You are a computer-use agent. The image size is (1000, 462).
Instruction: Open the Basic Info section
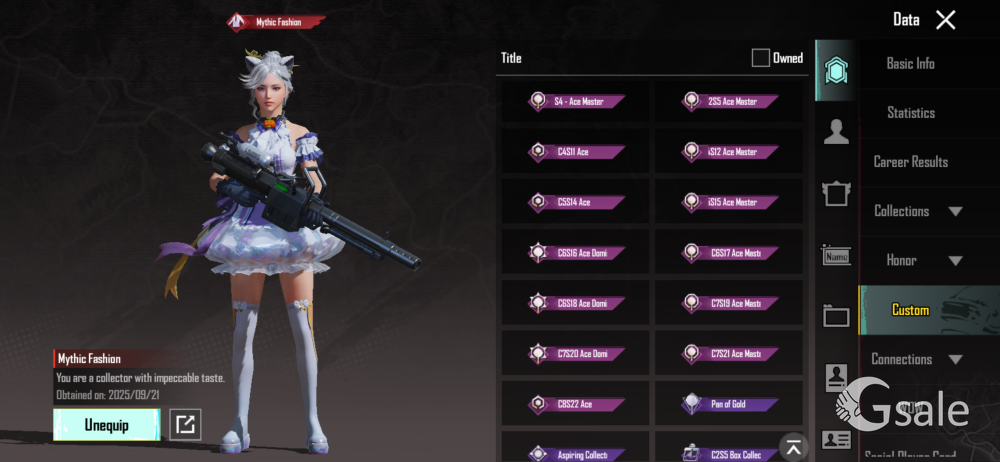pyautogui.click(x=910, y=63)
